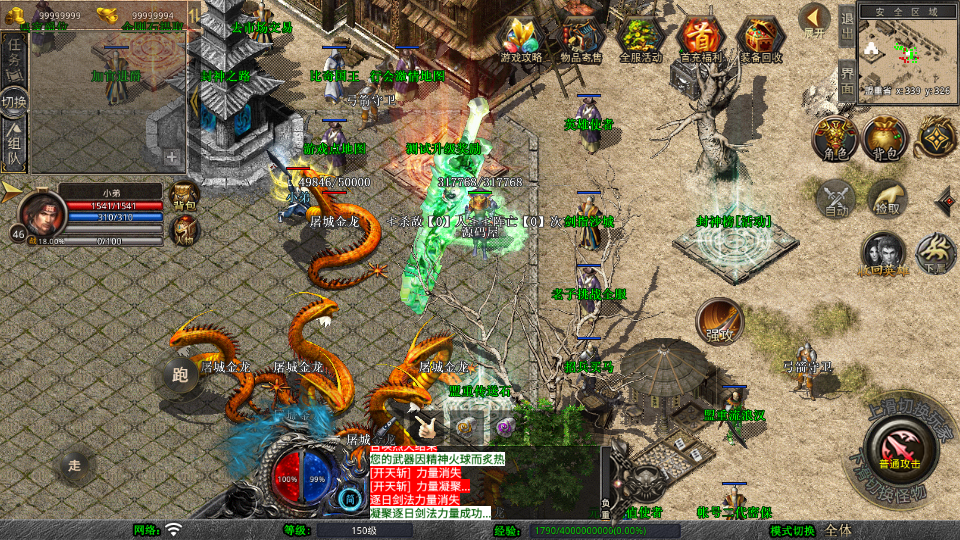
Task: Click the 切换 switch button
Action: click(14, 102)
